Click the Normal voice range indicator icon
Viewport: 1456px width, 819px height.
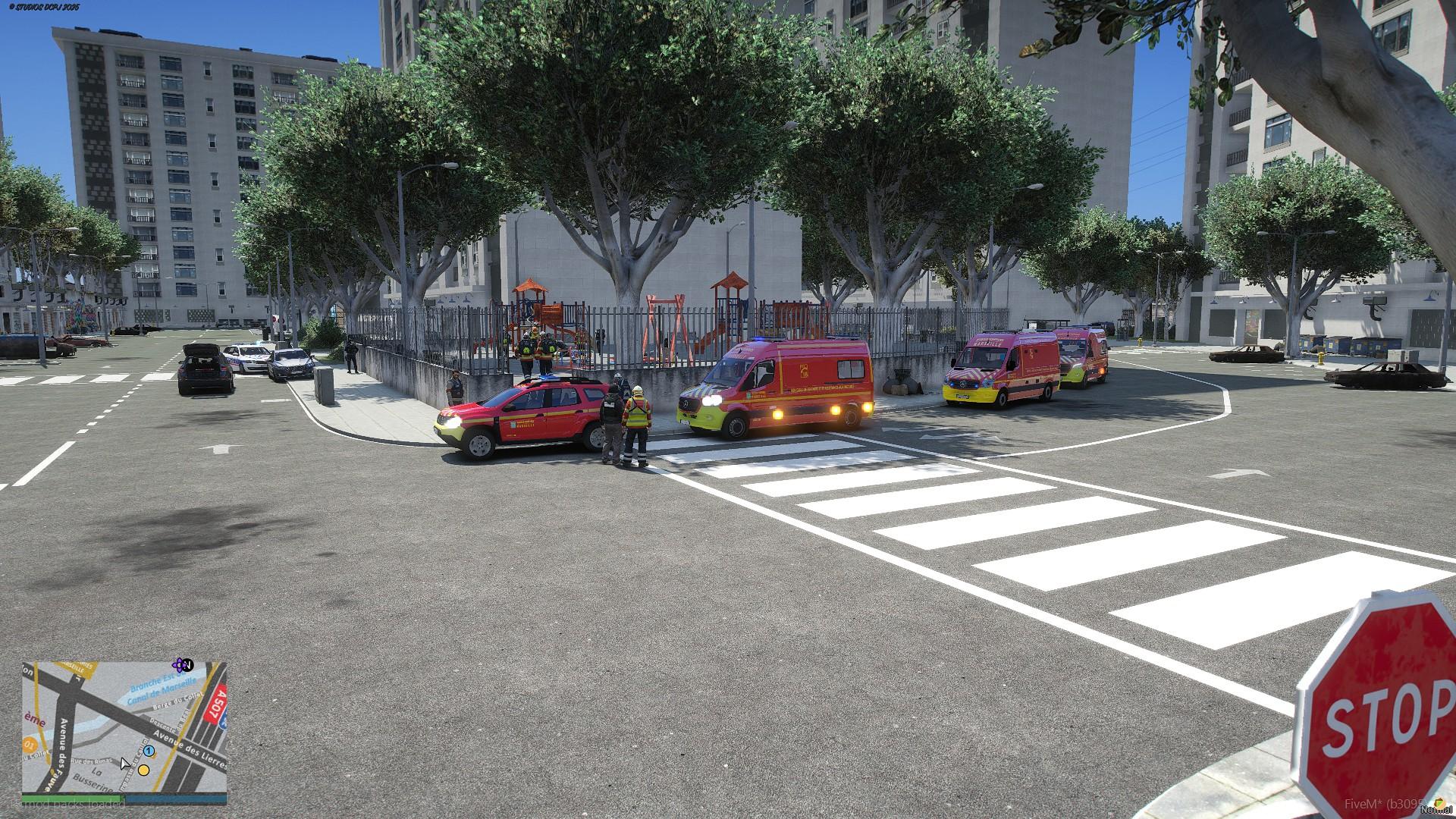(x=1438, y=802)
